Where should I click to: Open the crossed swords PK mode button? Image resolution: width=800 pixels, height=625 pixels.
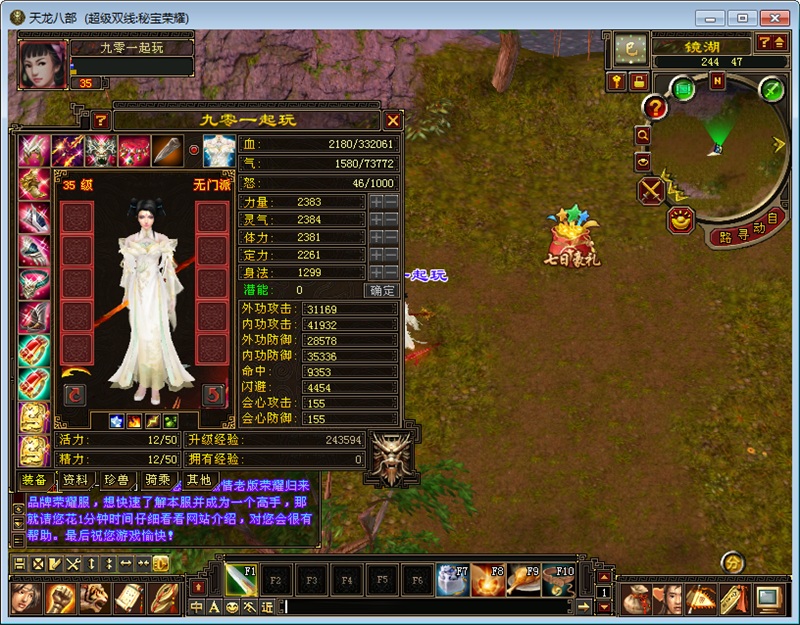tap(651, 189)
